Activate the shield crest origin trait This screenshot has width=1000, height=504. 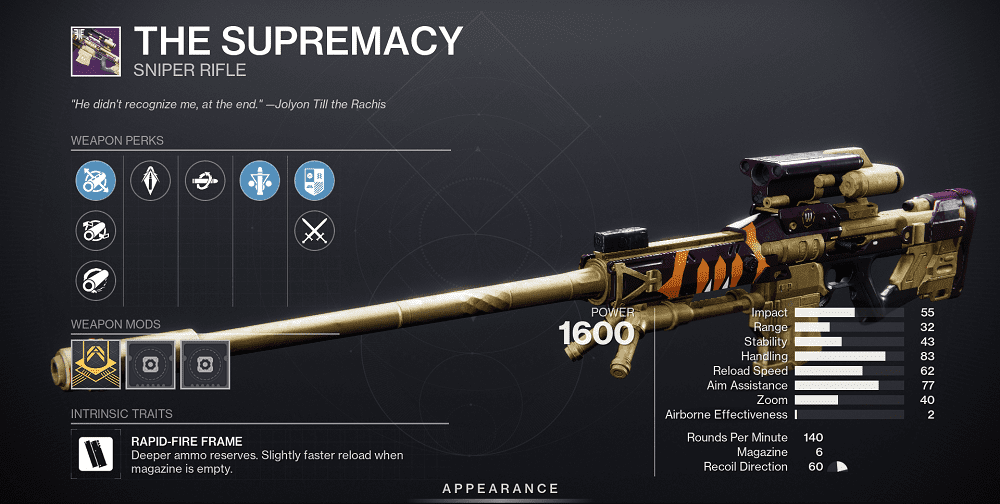tap(314, 181)
